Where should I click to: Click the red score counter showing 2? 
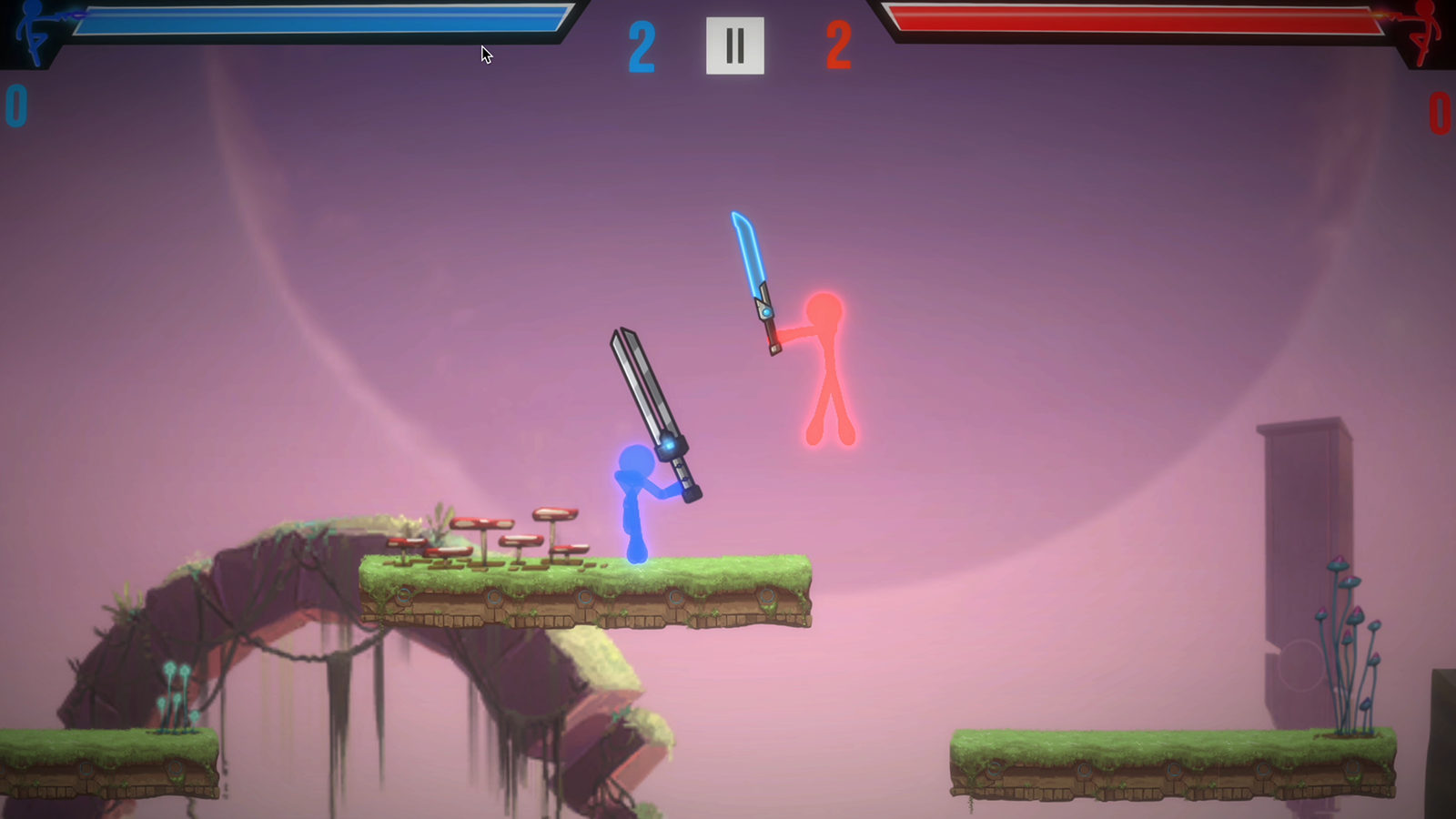[837, 45]
